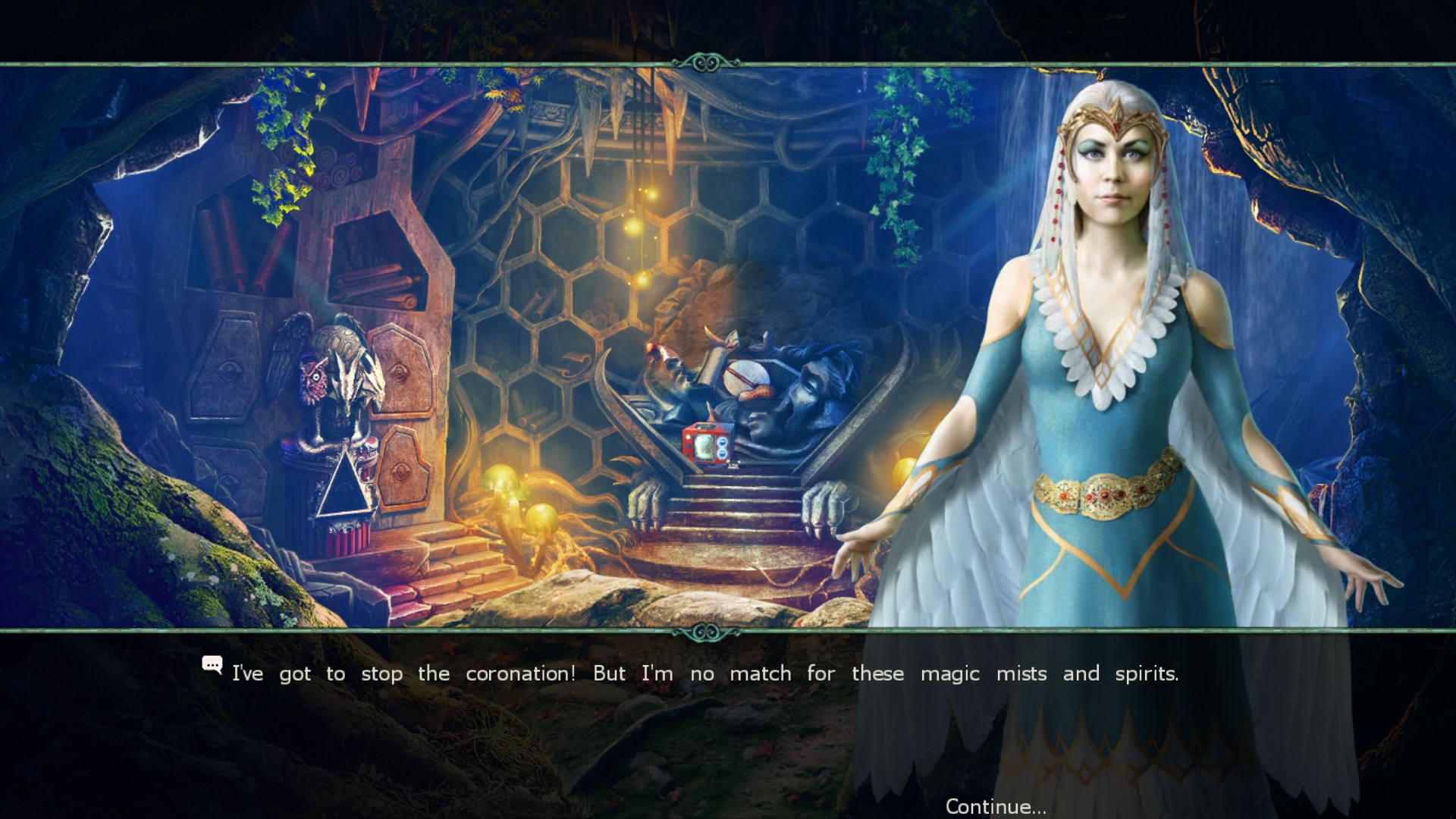
Task: Select the owl figure on the pedestal
Action: [313, 378]
